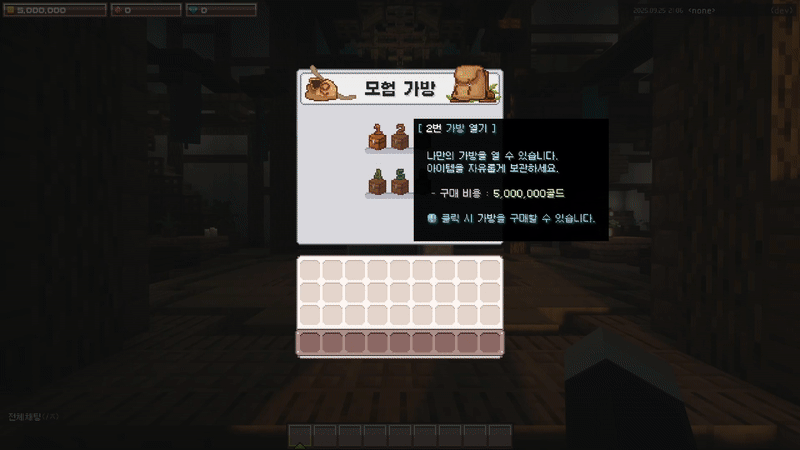This screenshot has height=450, width=800.
Task: Select the green number 4 bag
Action: [377, 183]
